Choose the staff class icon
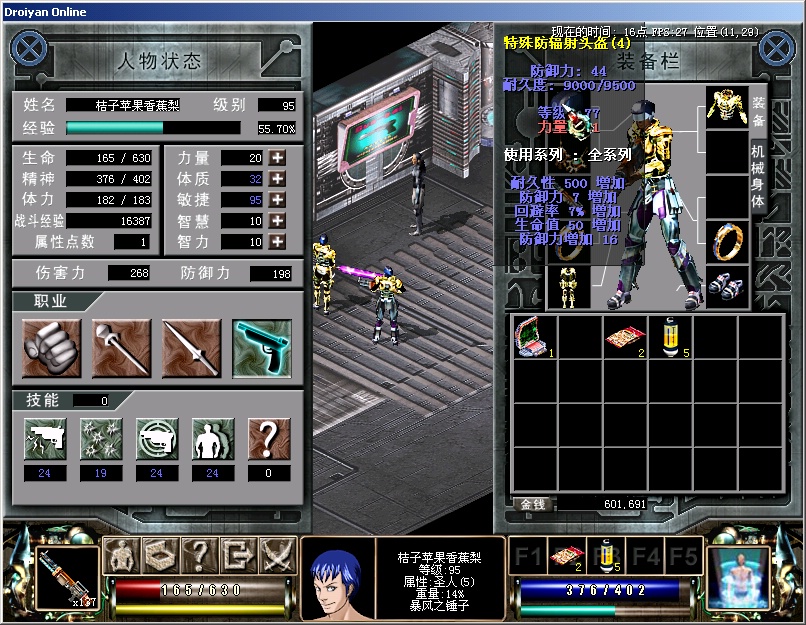This screenshot has width=806, height=625. point(121,348)
